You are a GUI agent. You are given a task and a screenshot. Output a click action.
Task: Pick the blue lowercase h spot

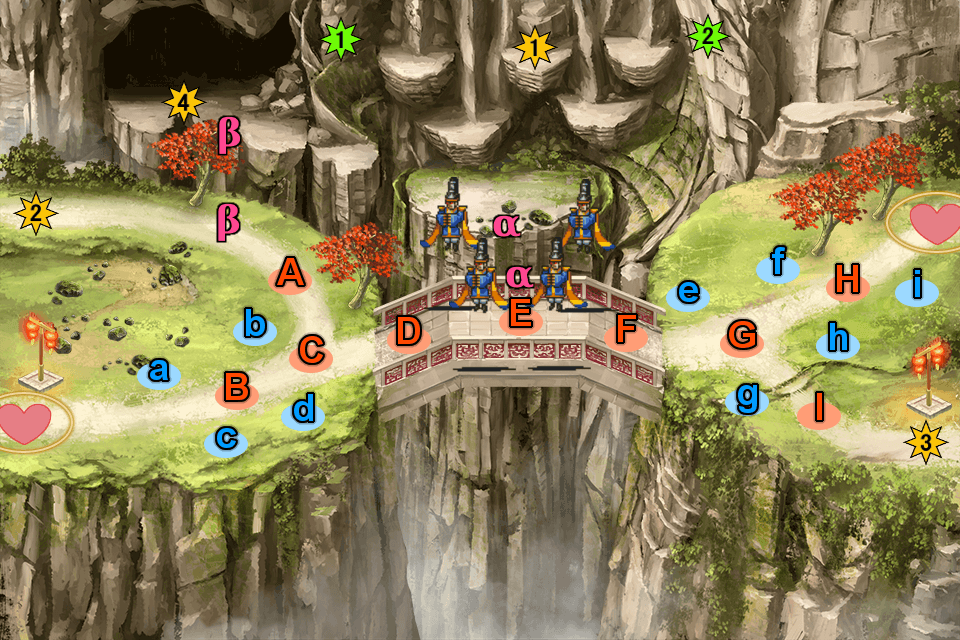(838, 341)
